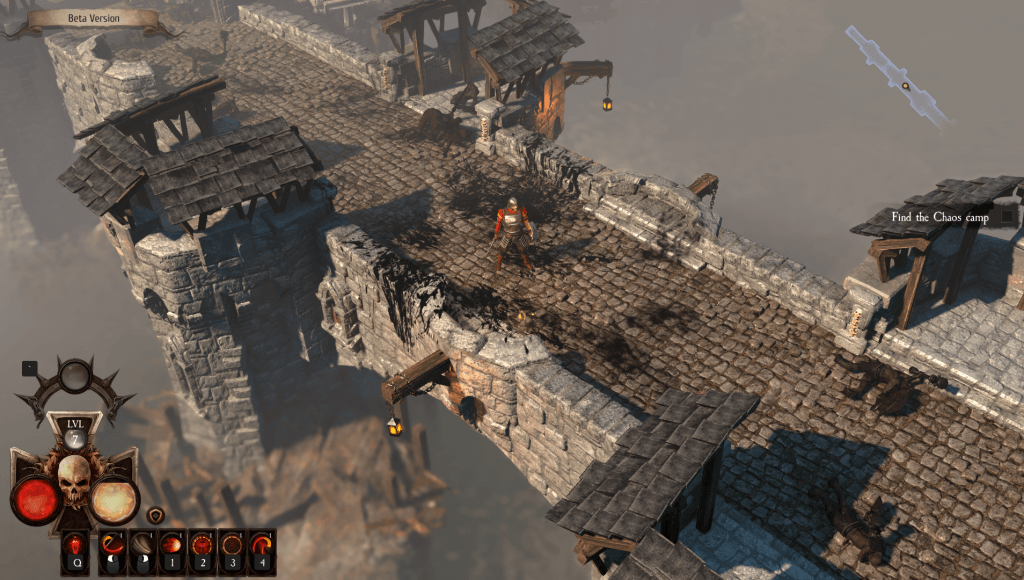Click the empty grey orb in the spiked arc
The width and height of the screenshot is (1024, 580).
tap(75, 376)
